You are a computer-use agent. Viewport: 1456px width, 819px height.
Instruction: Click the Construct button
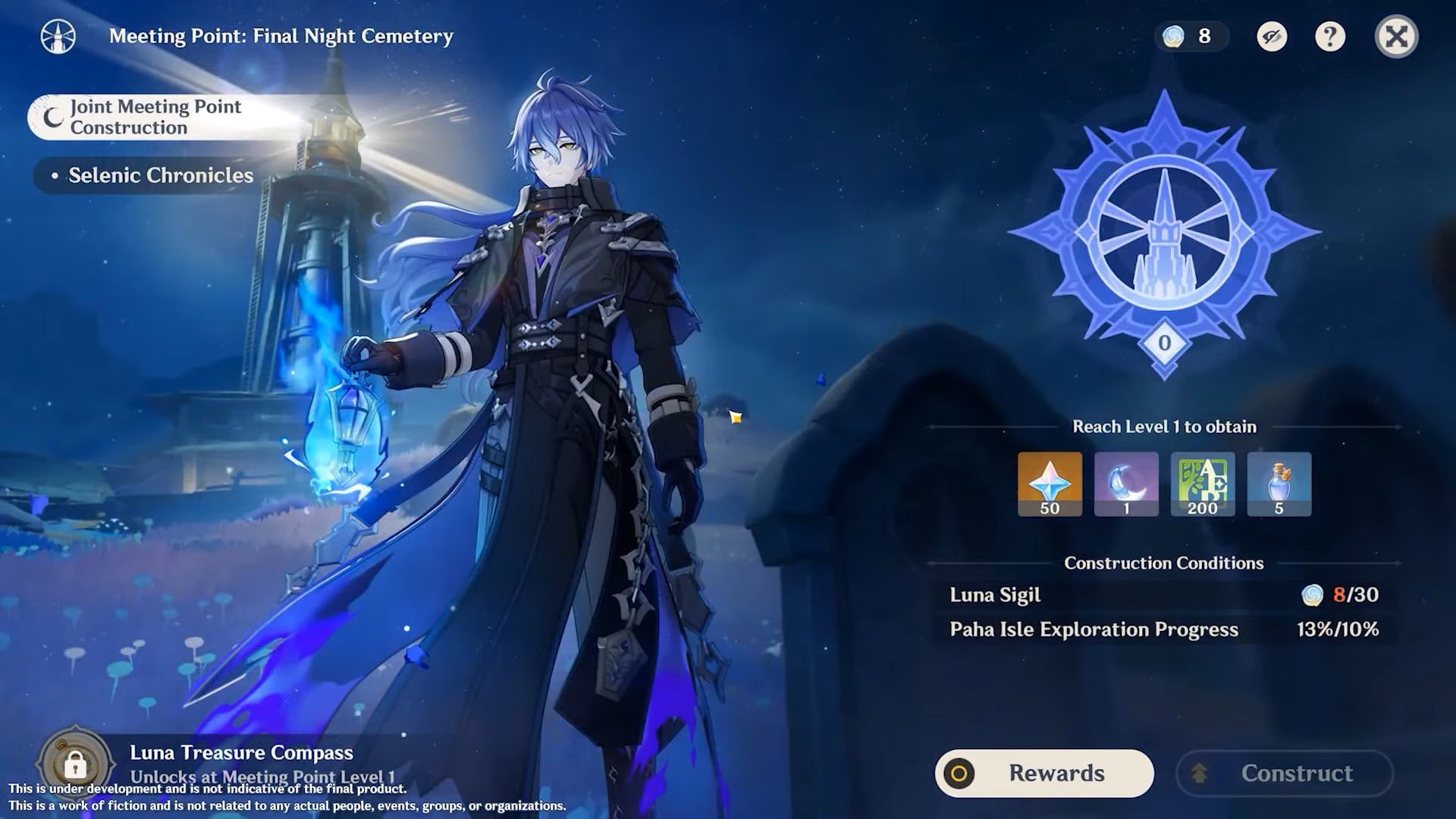pyautogui.click(x=1285, y=773)
